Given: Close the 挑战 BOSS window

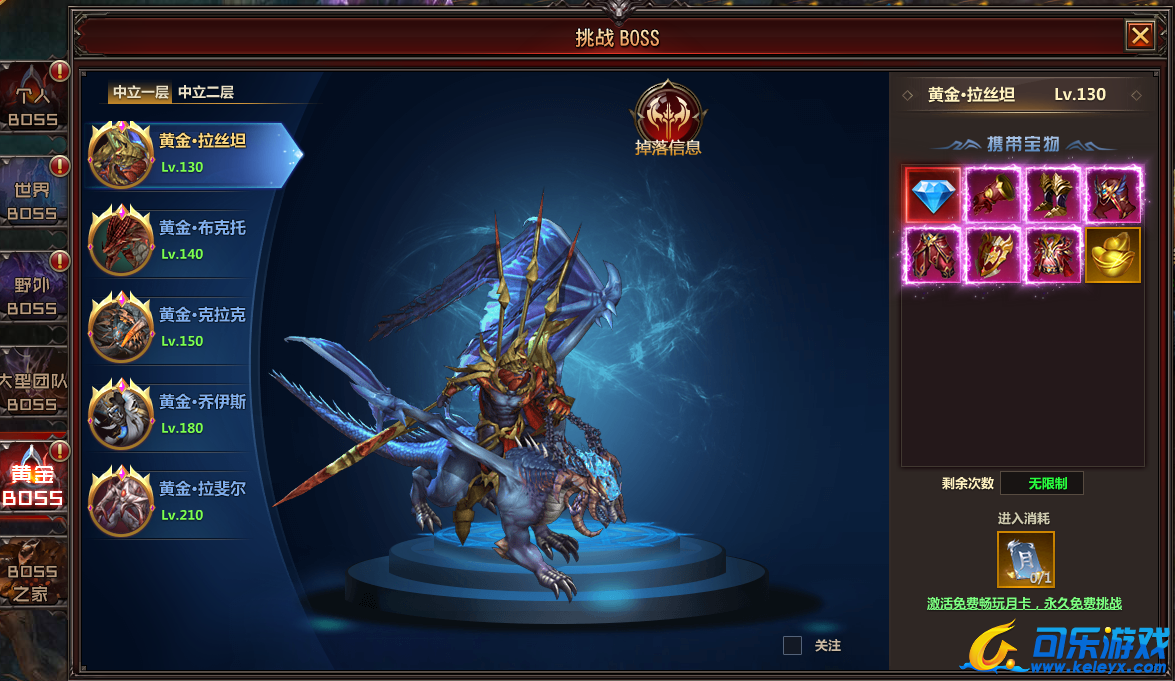Looking at the screenshot, I should (x=1139, y=36).
